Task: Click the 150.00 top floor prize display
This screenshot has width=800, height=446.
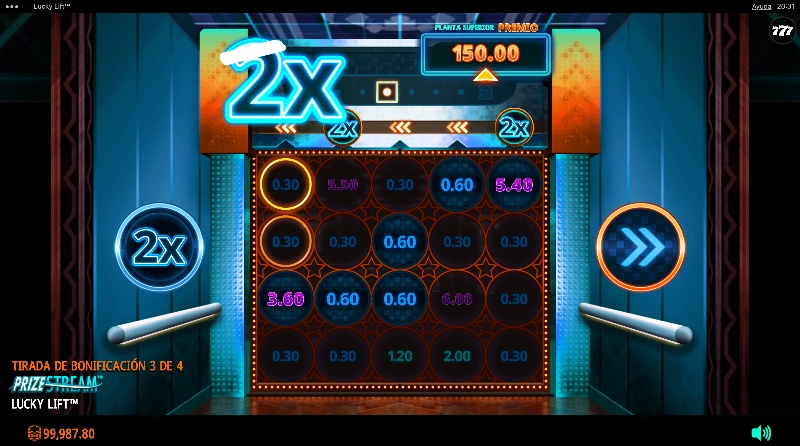Action: pos(486,53)
